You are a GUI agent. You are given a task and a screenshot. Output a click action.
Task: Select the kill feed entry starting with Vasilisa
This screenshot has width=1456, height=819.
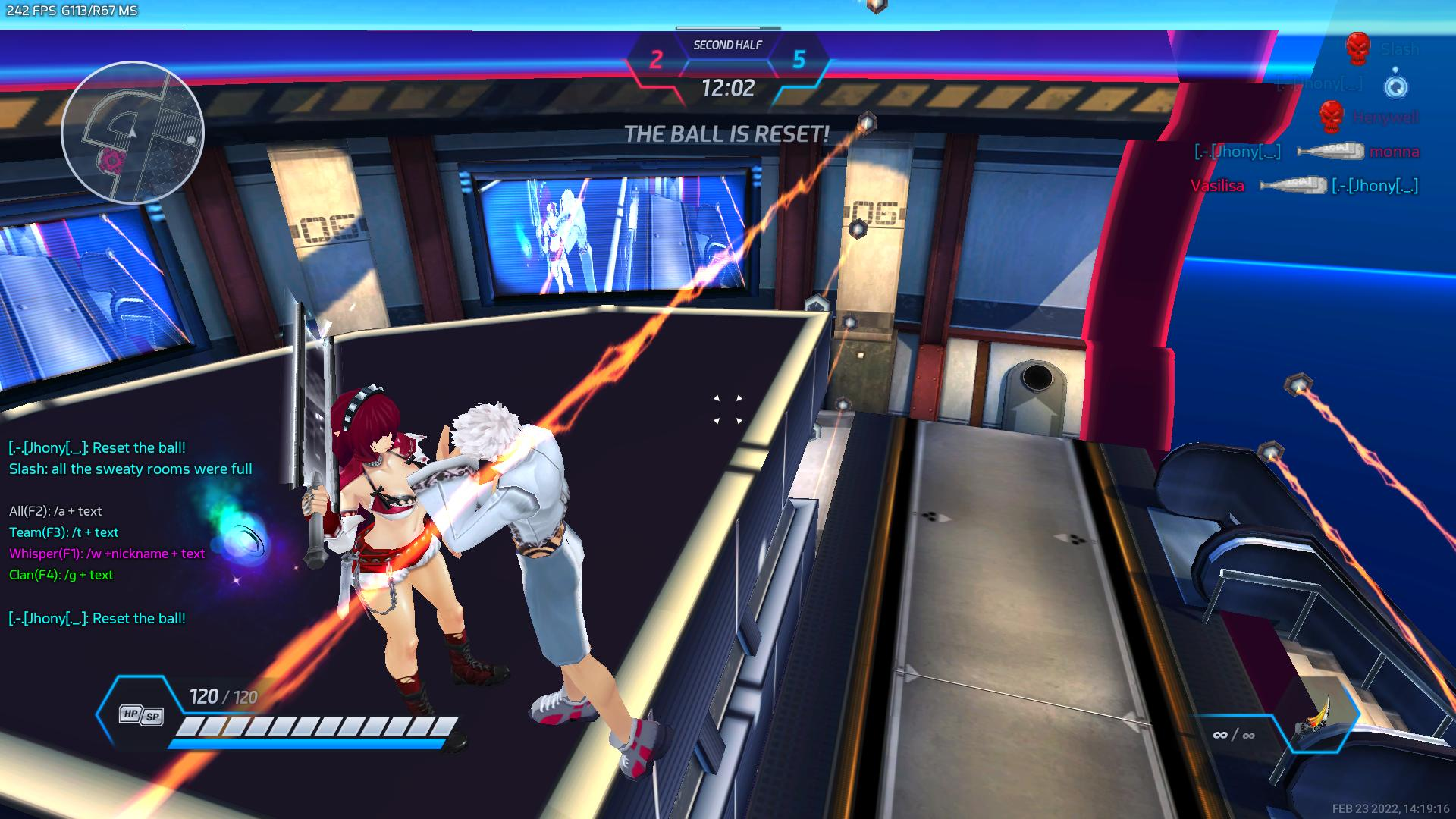(x=1304, y=186)
